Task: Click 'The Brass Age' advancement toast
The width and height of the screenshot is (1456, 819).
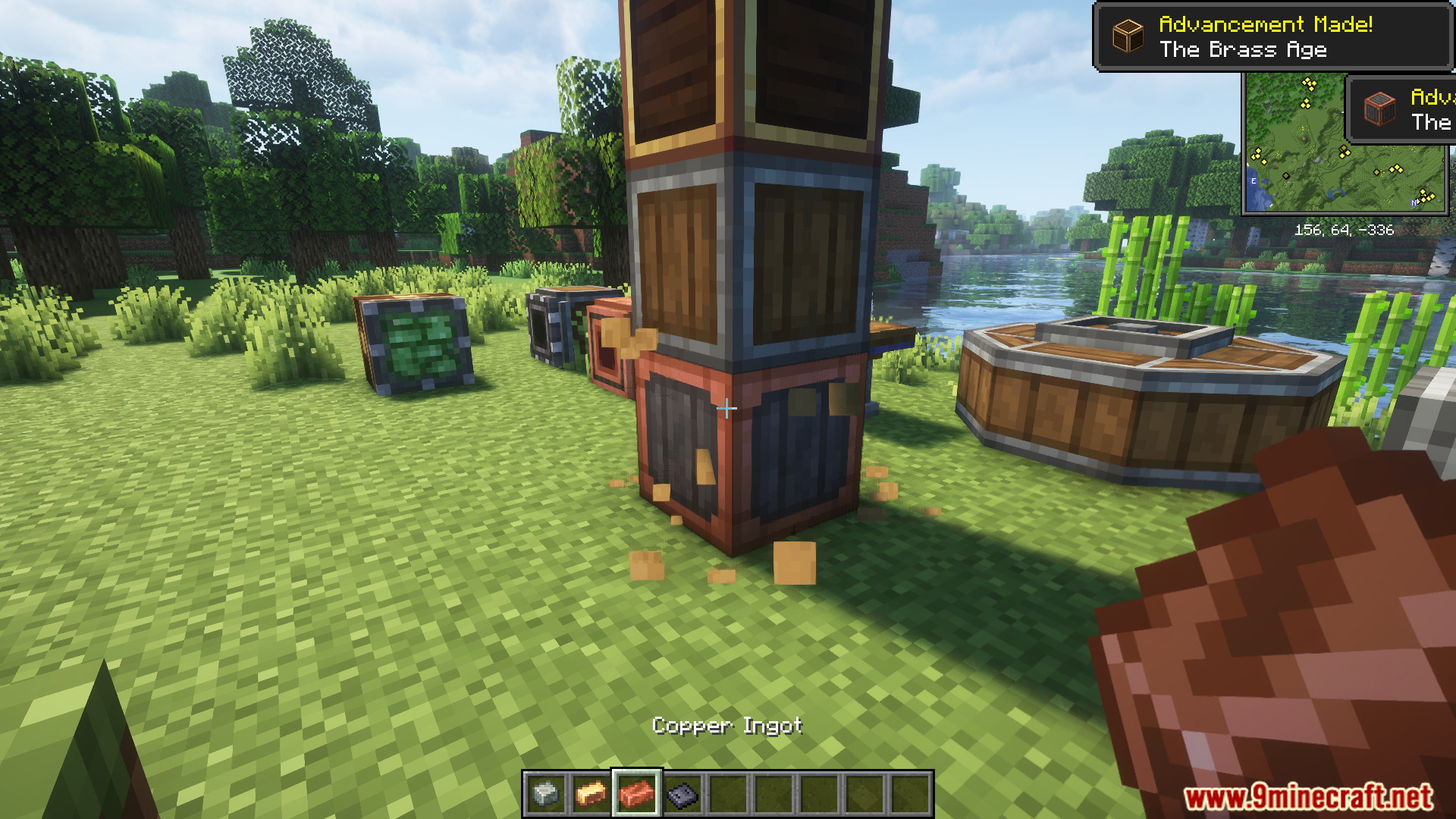Action: (1272, 36)
